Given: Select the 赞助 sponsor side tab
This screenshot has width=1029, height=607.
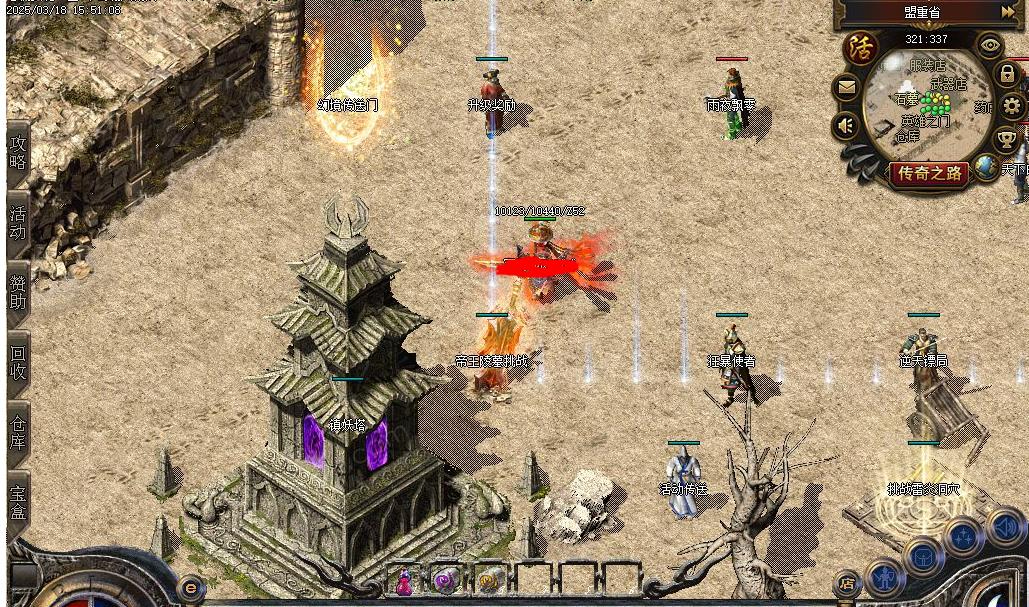Looking at the screenshot, I should (x=18, y=291).
